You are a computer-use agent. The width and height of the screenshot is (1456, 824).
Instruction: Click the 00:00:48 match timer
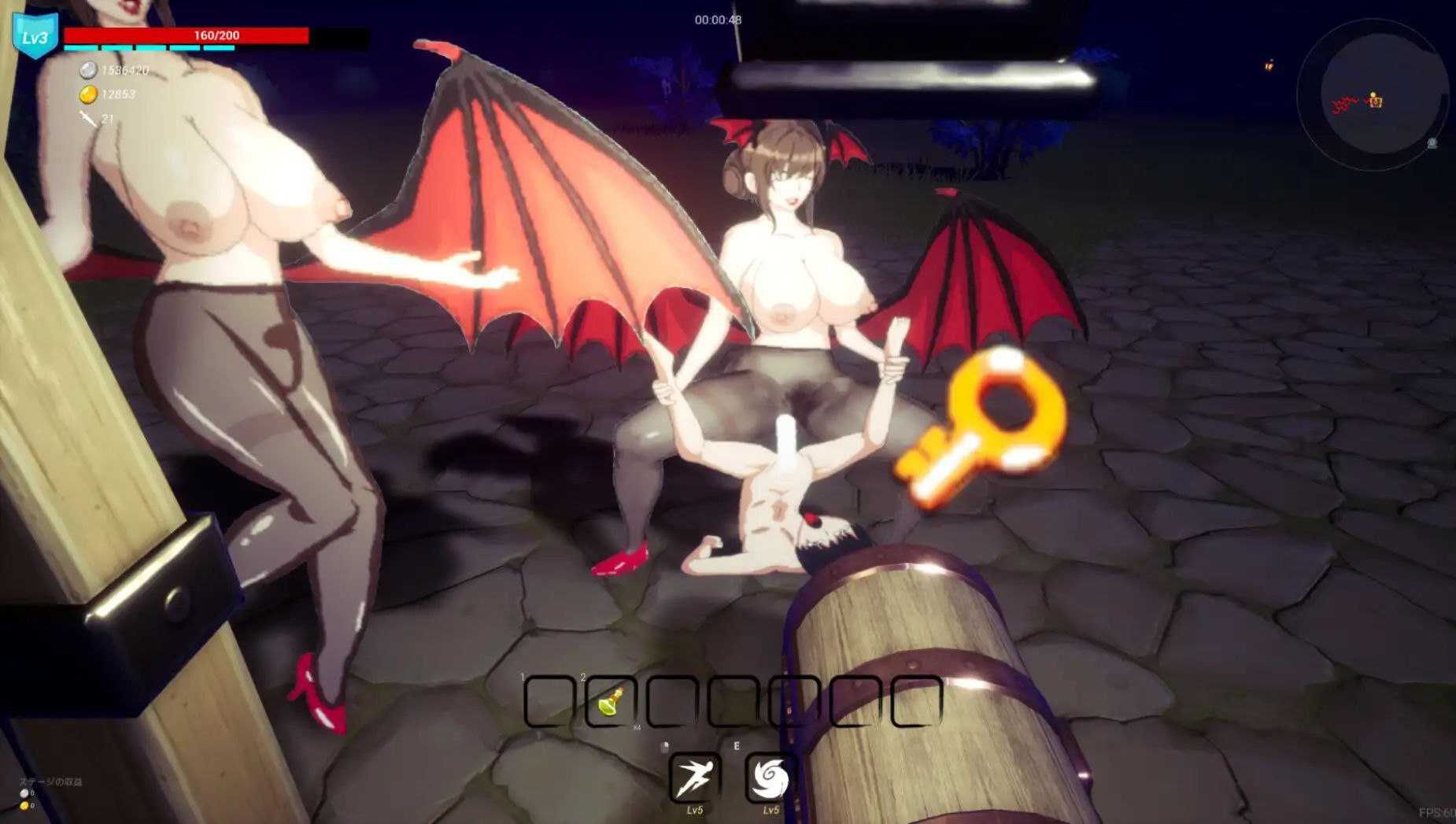tap(719, 17)
